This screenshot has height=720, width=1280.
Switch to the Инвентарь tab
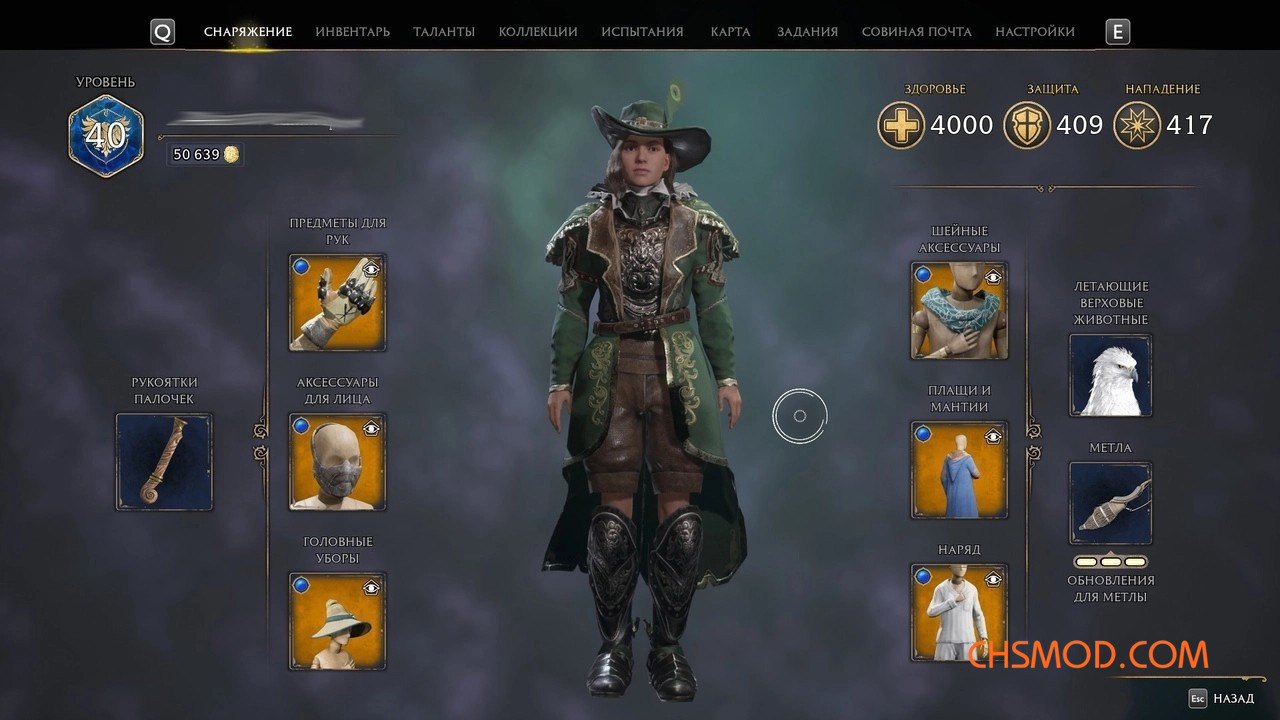[352, 32]
